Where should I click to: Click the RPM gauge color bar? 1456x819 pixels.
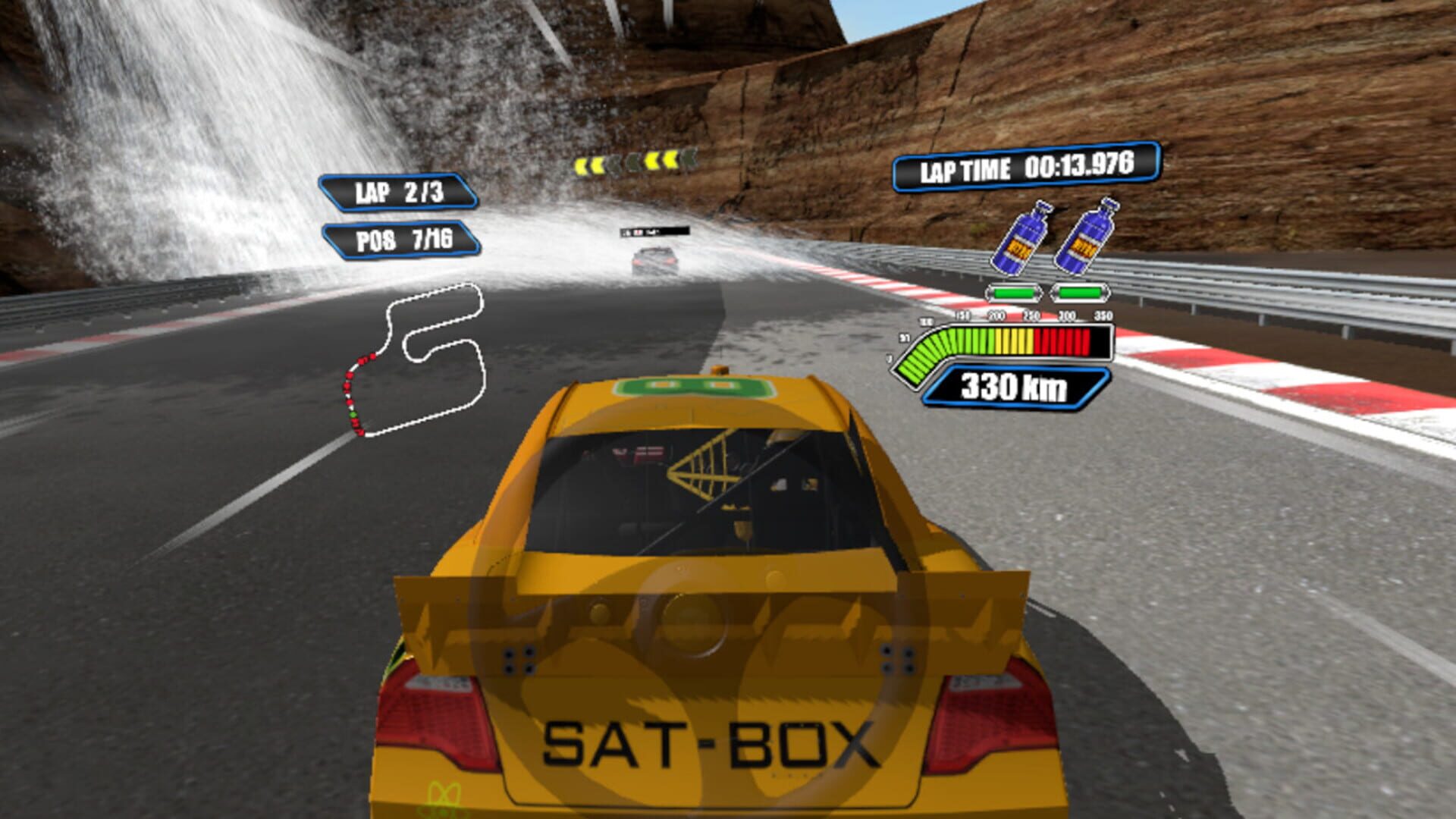point(1009,341)
